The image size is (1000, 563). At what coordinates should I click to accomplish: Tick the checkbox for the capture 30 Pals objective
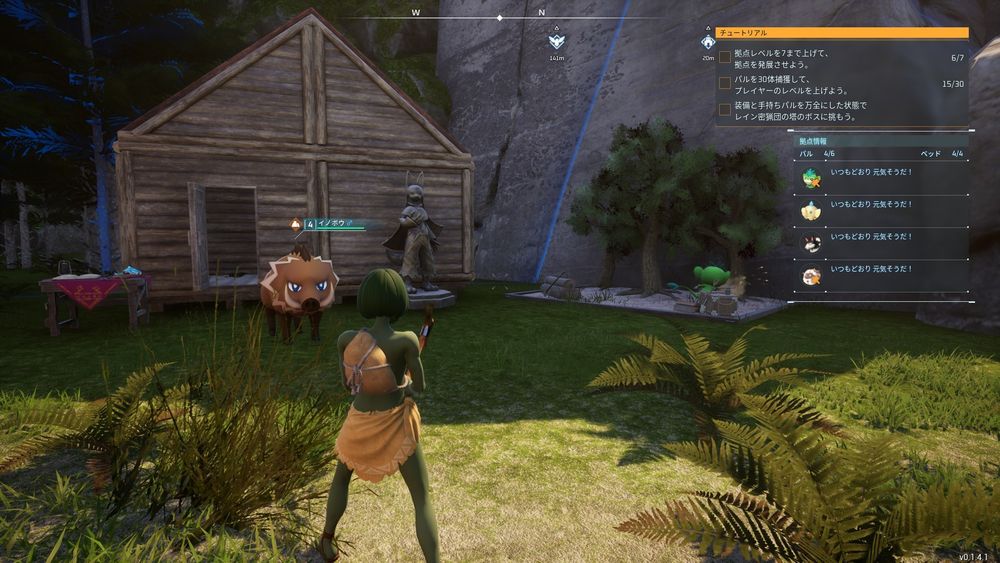click(x=725, y=84)
